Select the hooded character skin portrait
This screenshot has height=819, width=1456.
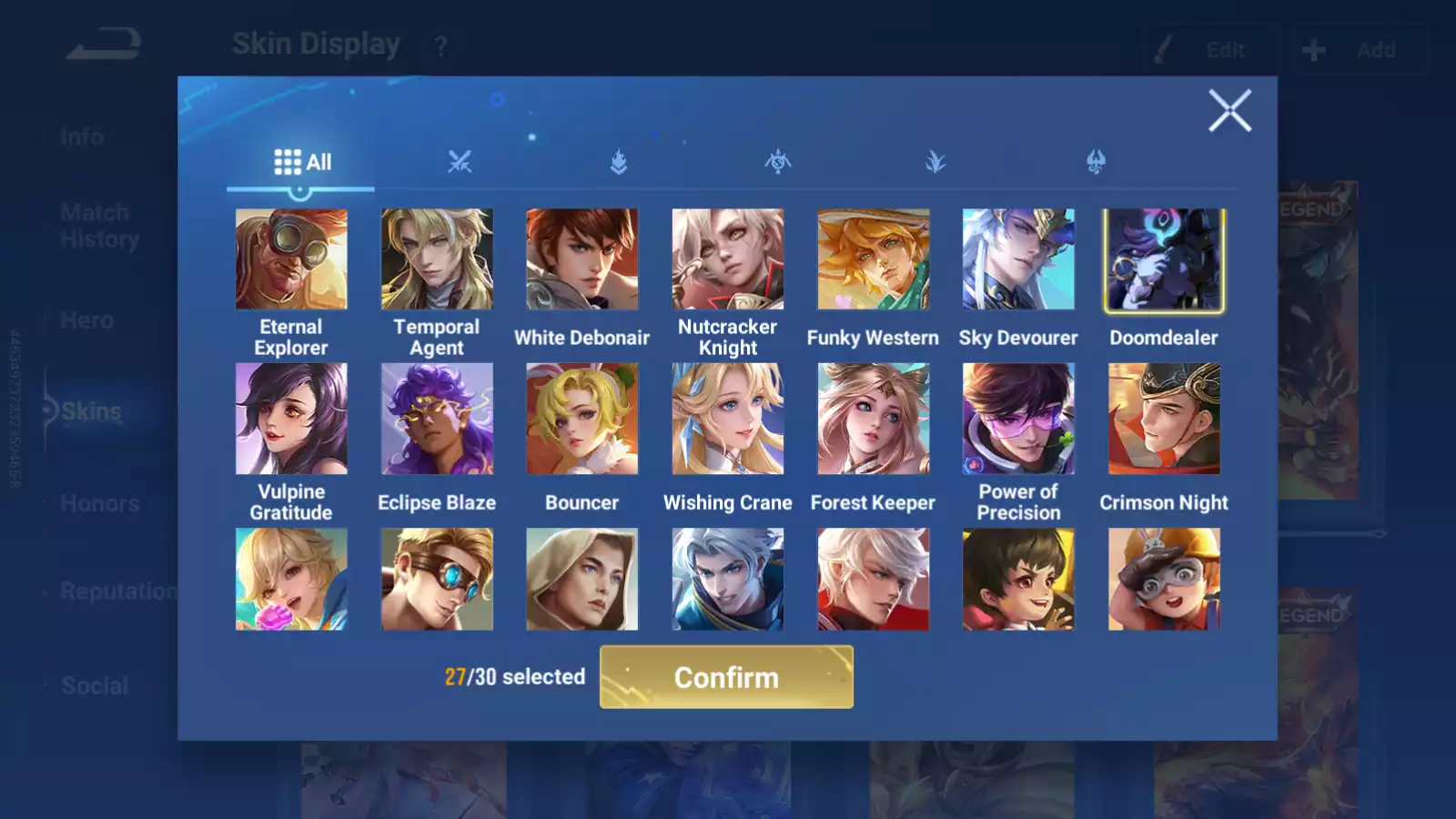582,579
